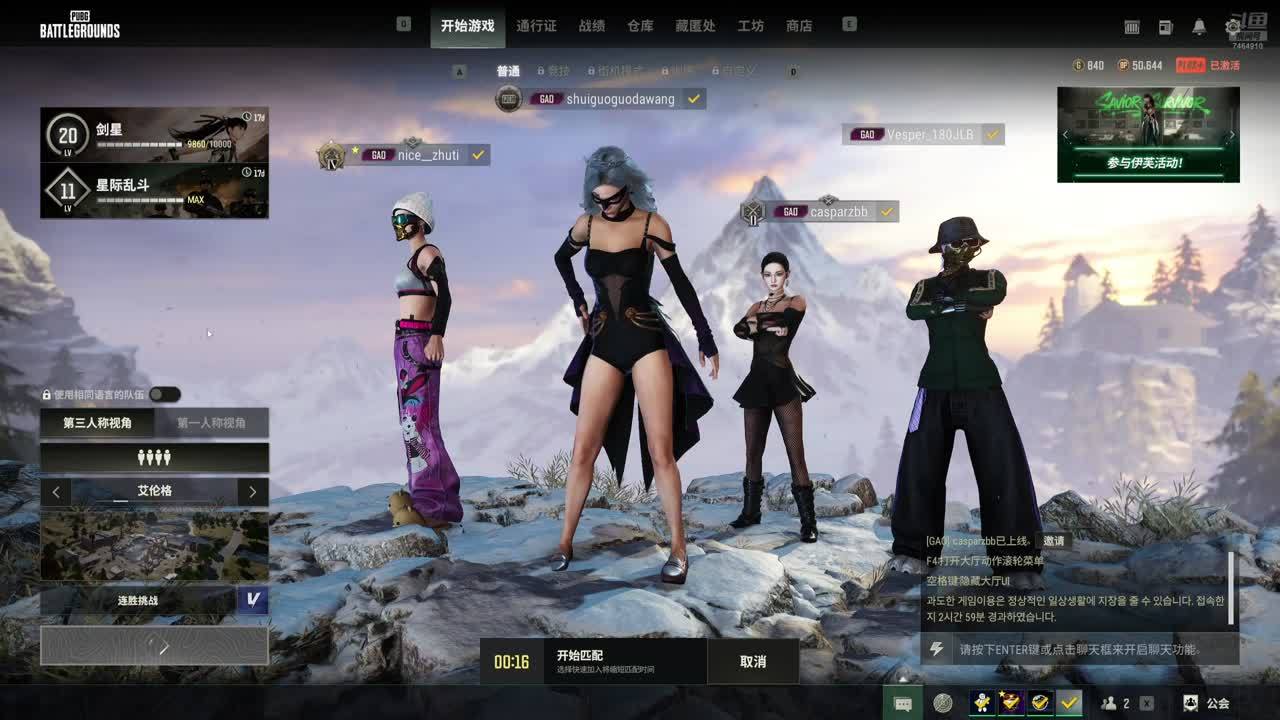
Task: Open the 公会 guild panel
Action: click(x=1206, y=703)
